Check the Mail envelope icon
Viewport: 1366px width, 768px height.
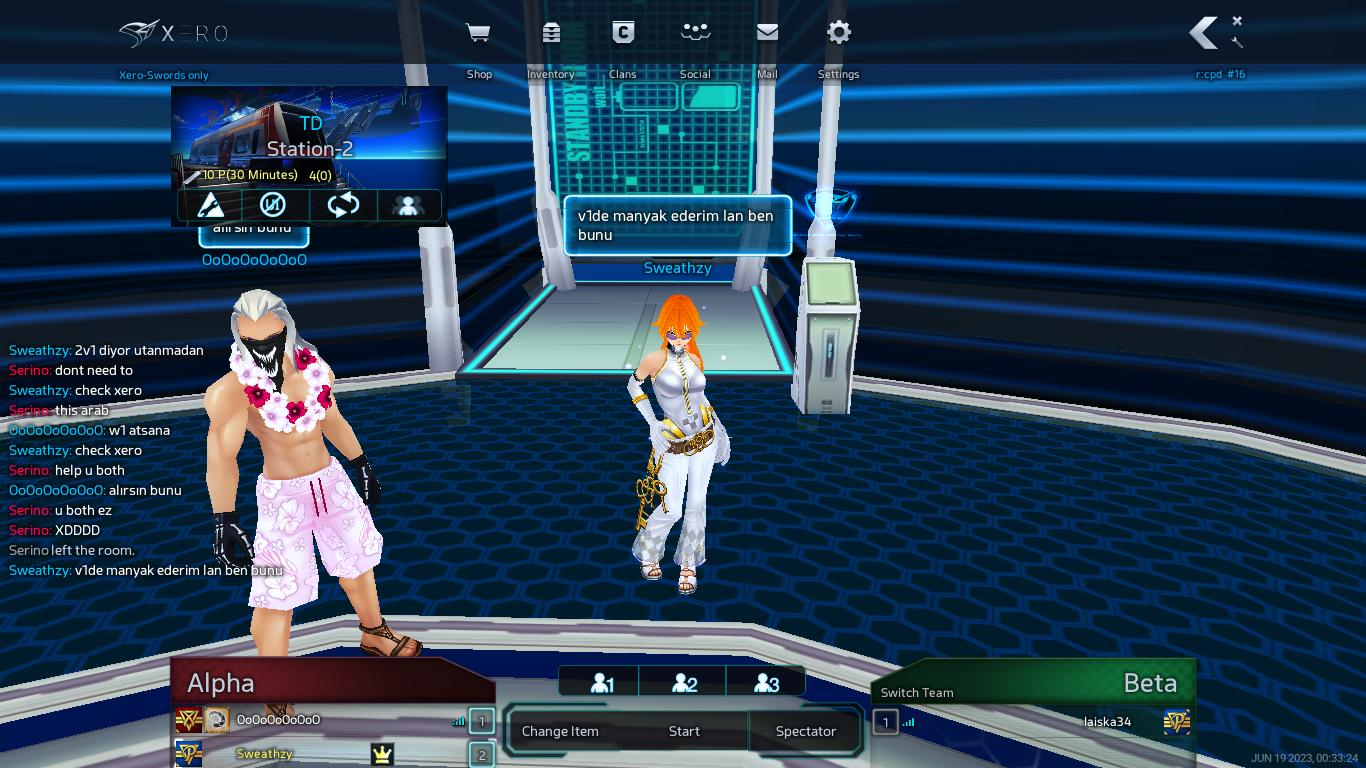pos(767,33)
